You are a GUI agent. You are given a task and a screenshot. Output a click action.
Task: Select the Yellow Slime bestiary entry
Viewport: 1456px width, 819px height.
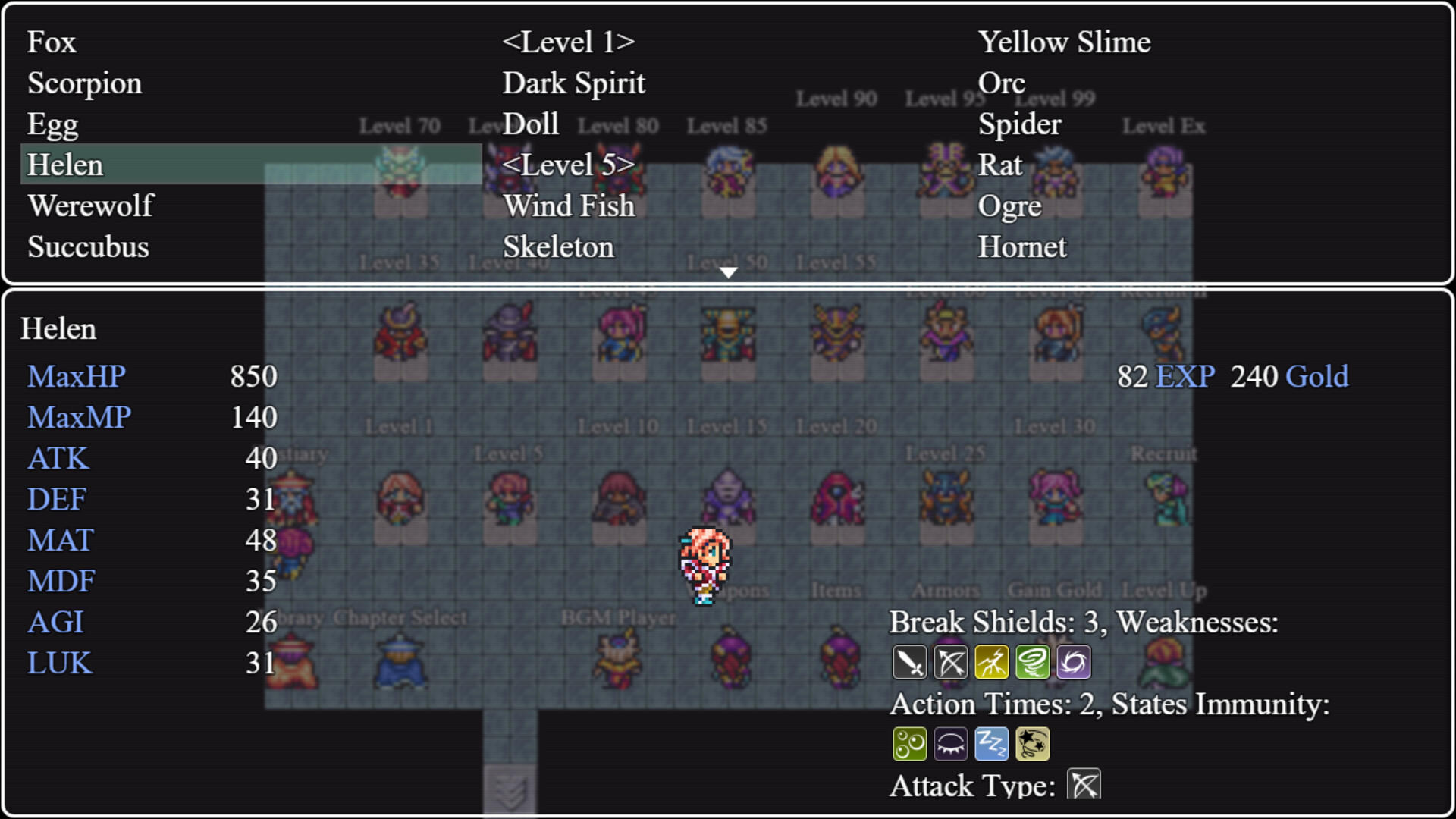click(1065, 42)
